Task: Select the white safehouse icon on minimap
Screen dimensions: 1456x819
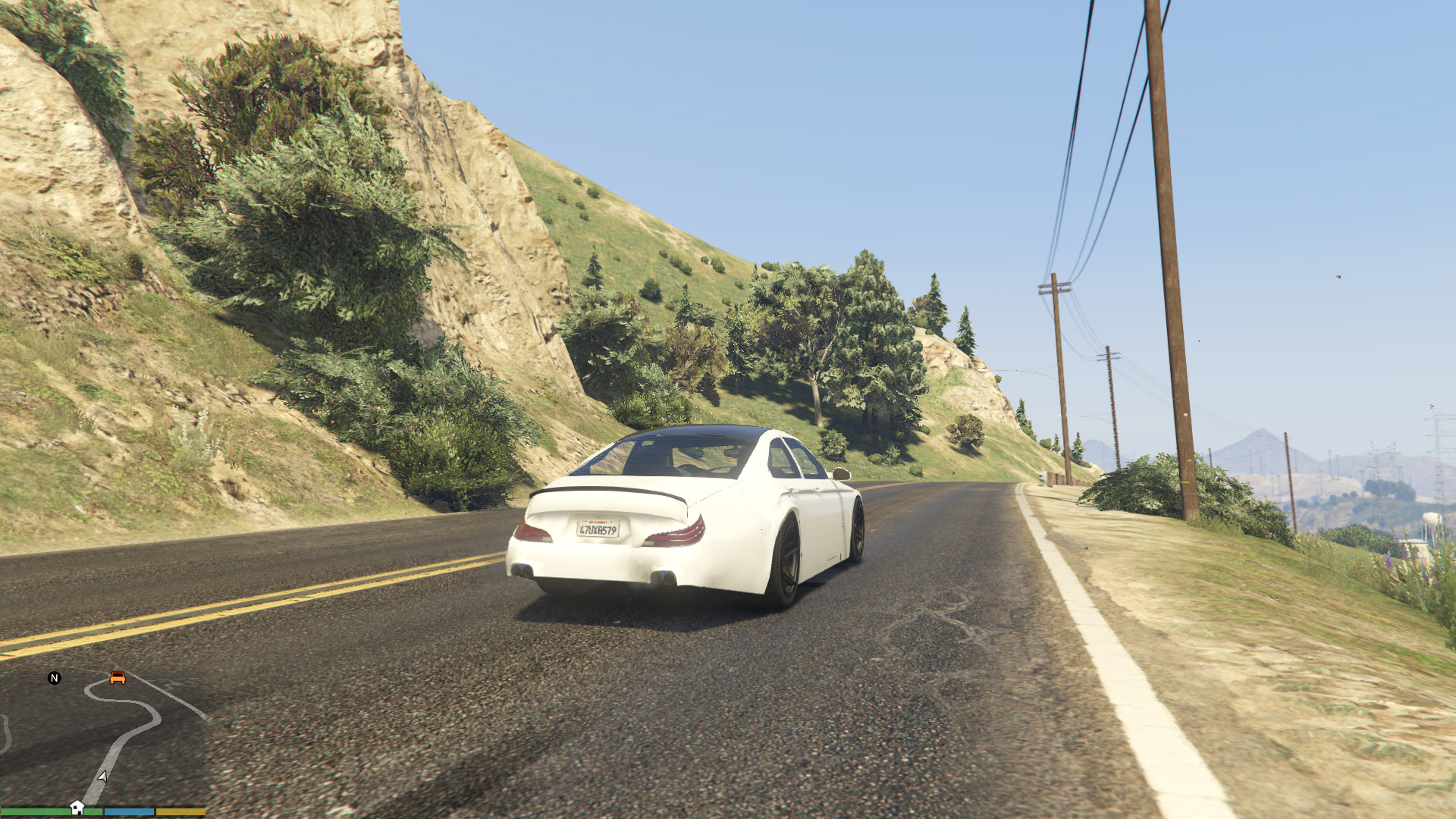Action: tap(77, 807)
